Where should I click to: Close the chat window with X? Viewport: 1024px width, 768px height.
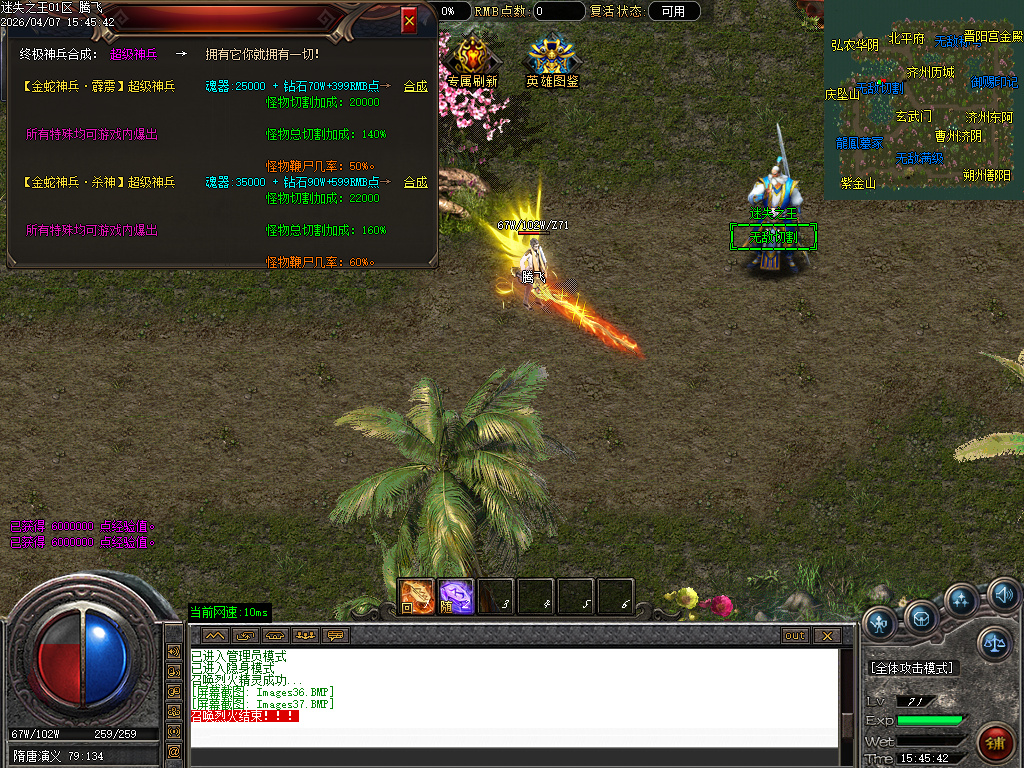pyautogui.click(x=826, y=636)
